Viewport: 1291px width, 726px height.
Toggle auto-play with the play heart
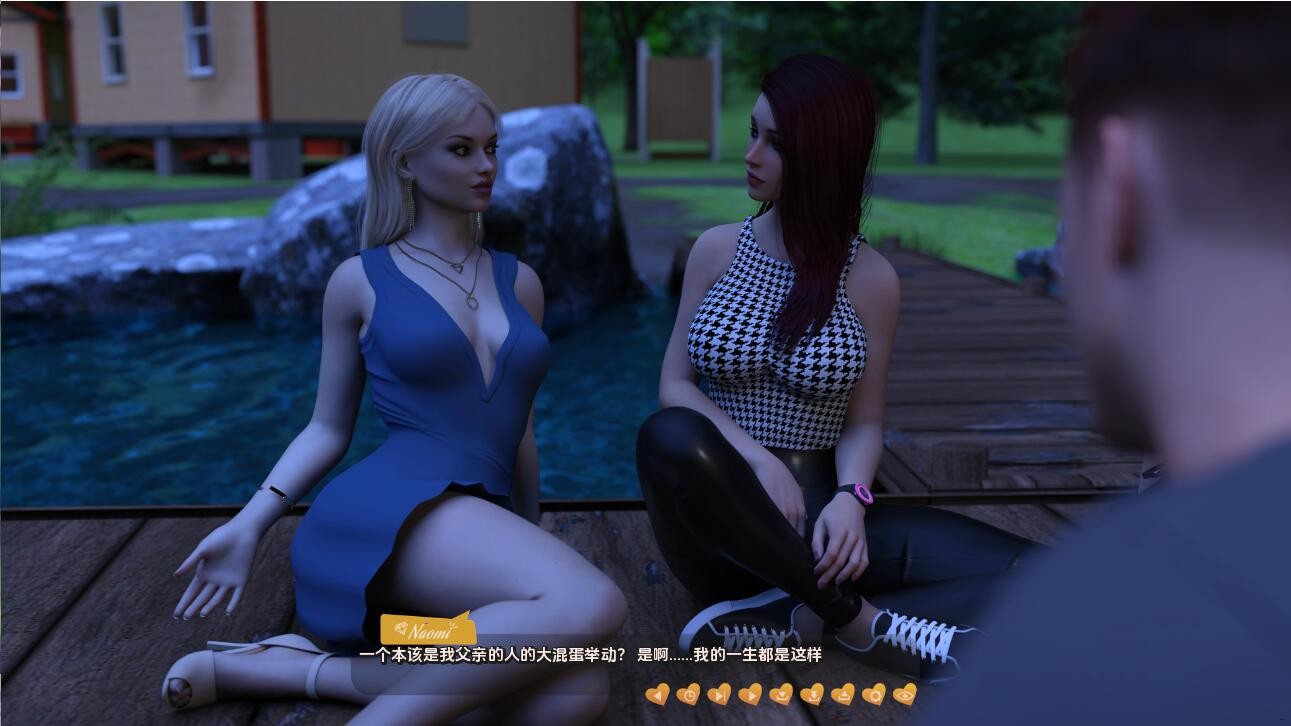[x=750, y=694]
